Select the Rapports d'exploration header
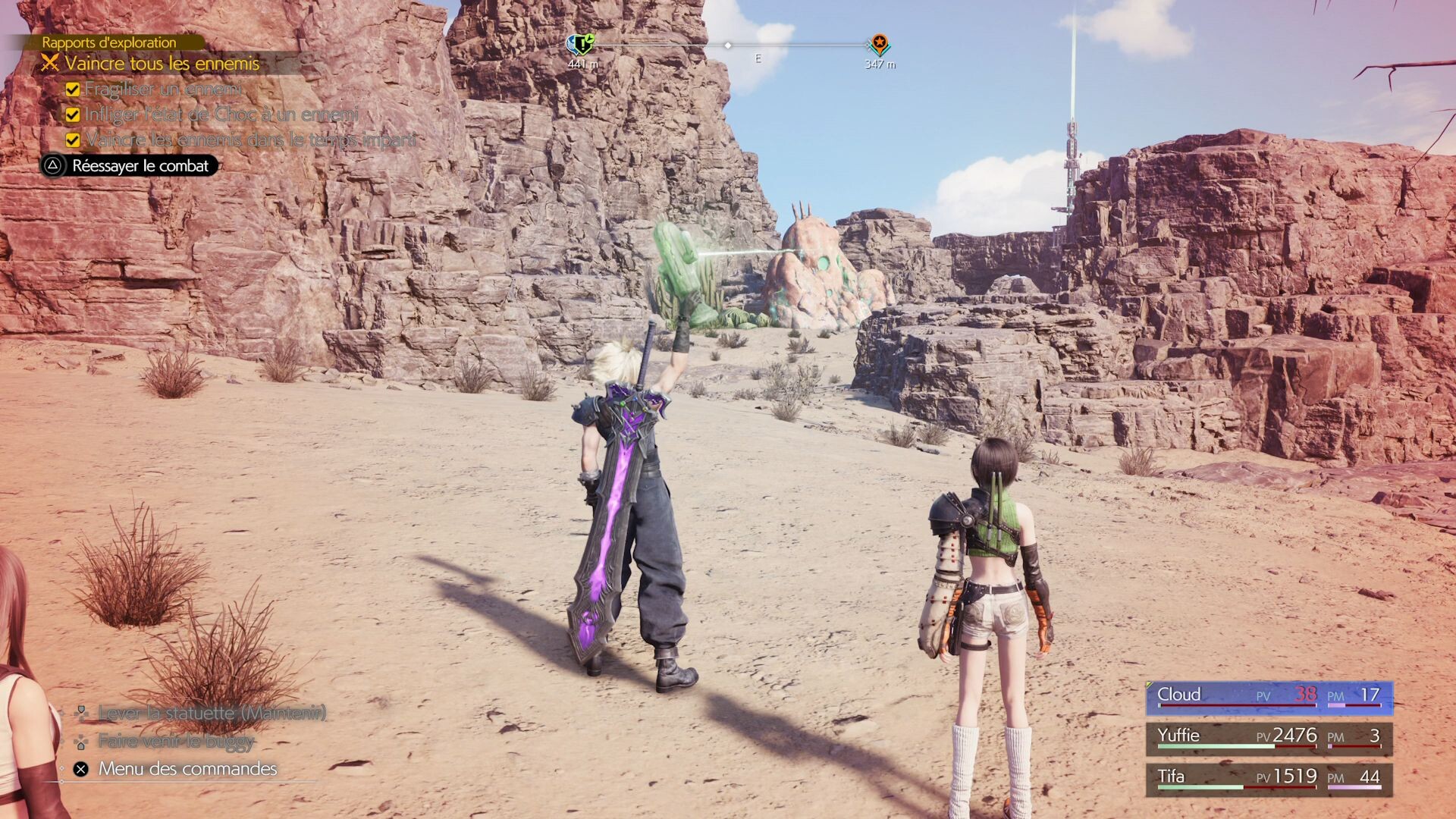Screen dimensions: 1456x819 coord(108,43)
